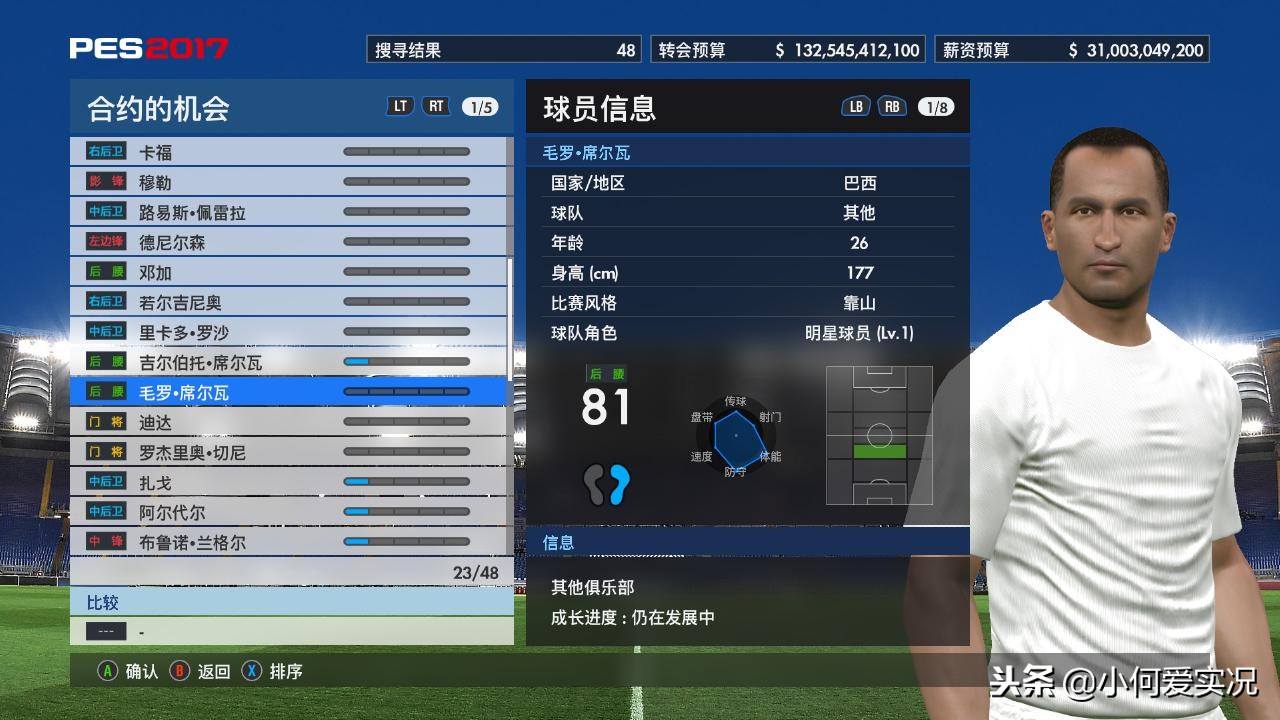Open the 比较 comparison panel entry

(x=105, y=602)
